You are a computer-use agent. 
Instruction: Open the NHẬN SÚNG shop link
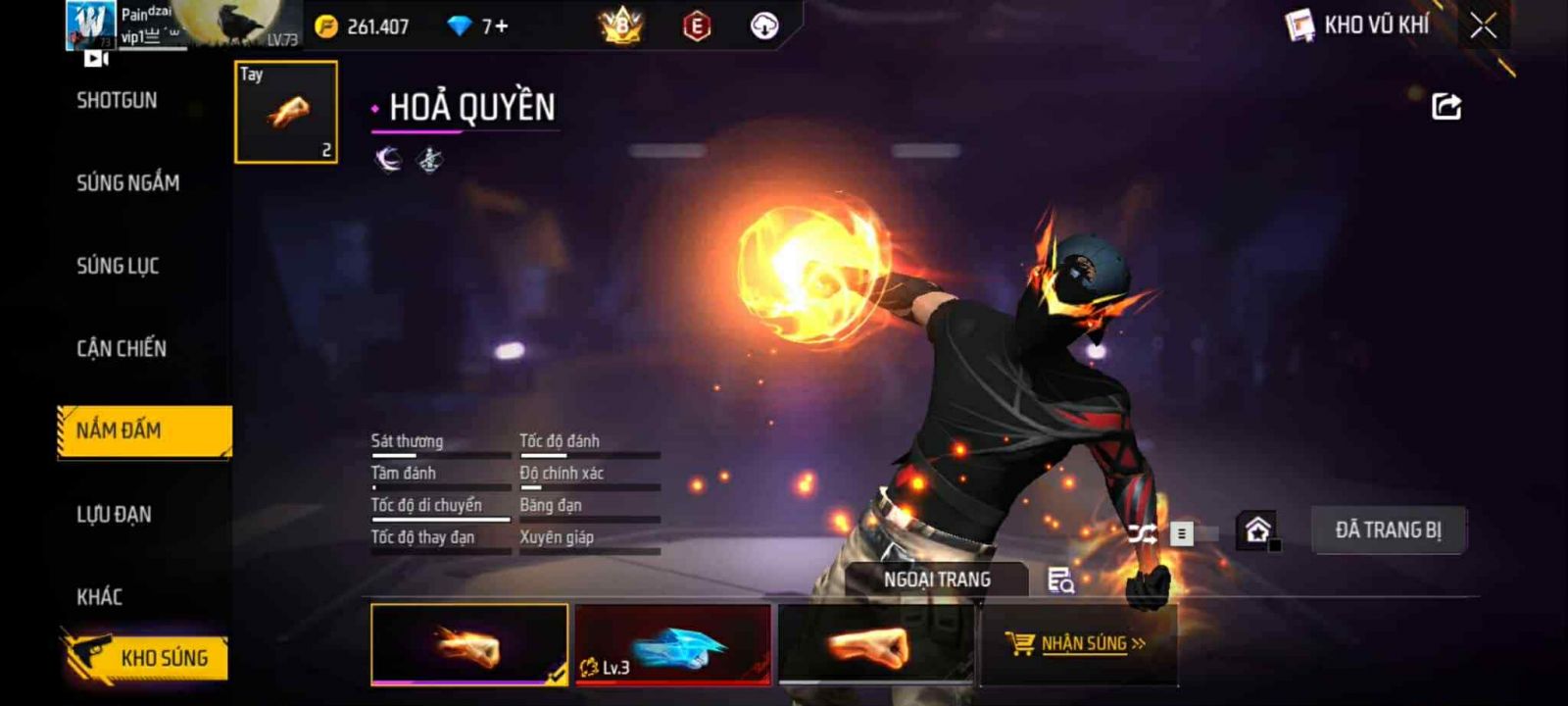(1078, 644)
